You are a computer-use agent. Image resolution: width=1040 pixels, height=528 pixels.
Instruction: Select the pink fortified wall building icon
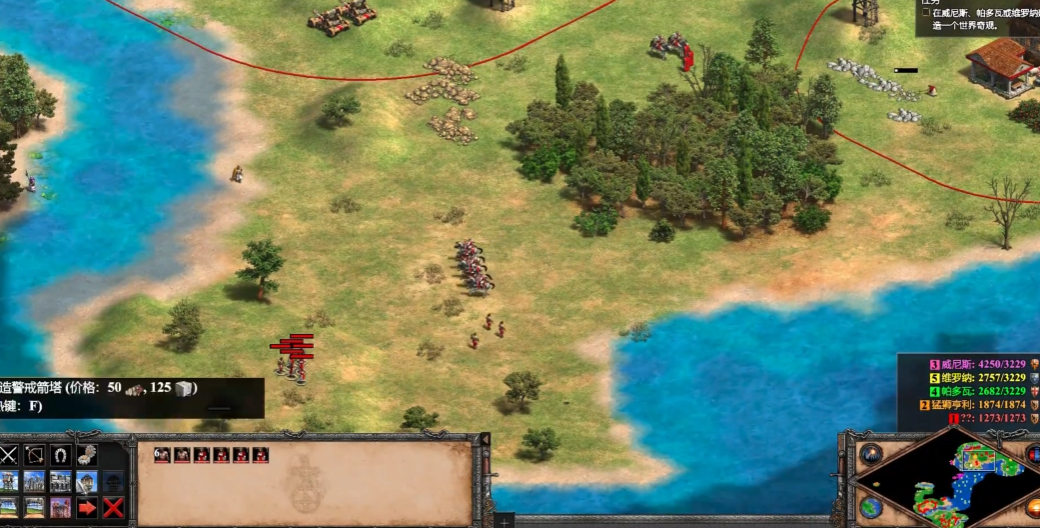61,507
